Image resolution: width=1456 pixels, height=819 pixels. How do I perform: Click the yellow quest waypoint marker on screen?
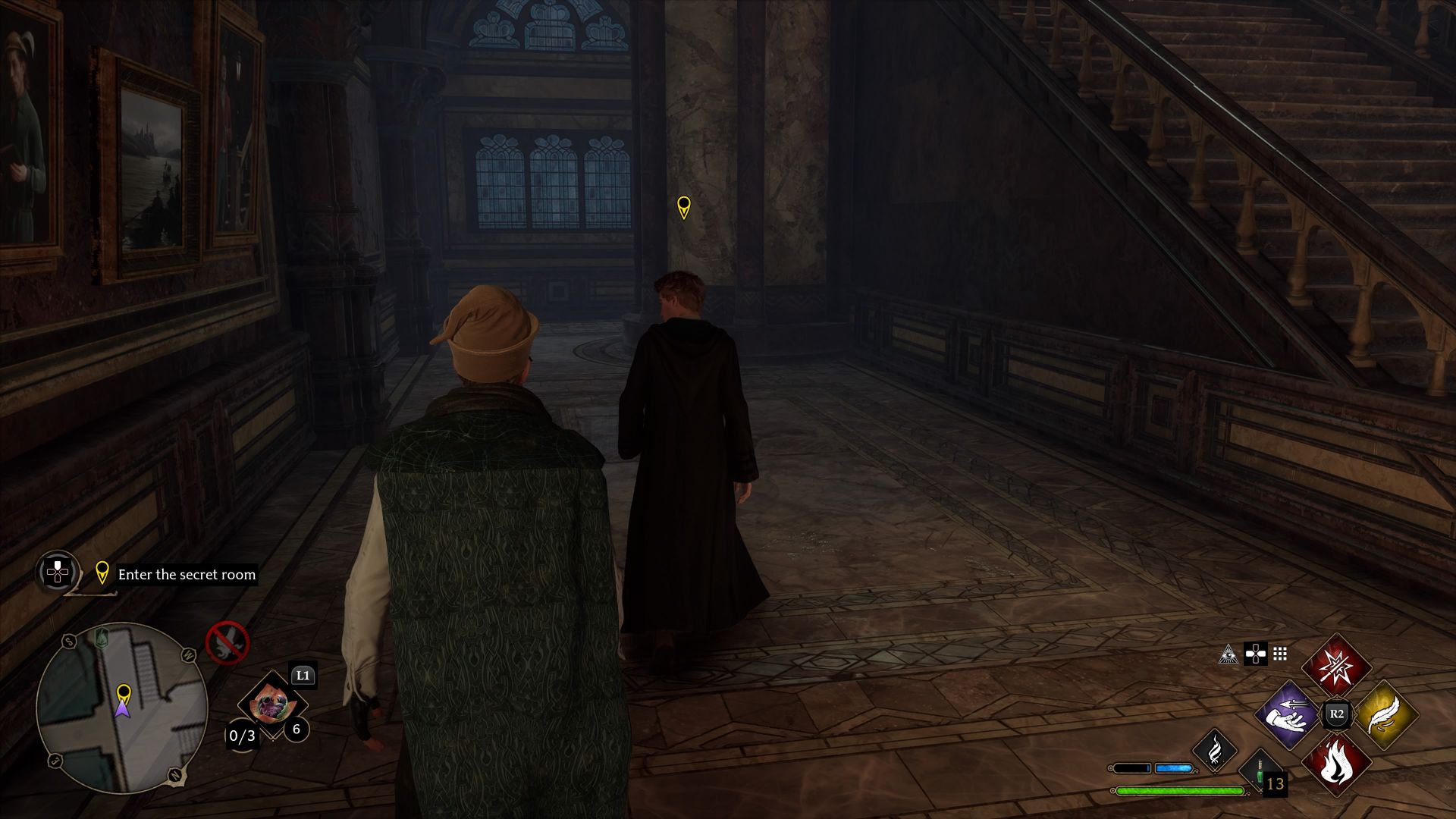[683, 206]
